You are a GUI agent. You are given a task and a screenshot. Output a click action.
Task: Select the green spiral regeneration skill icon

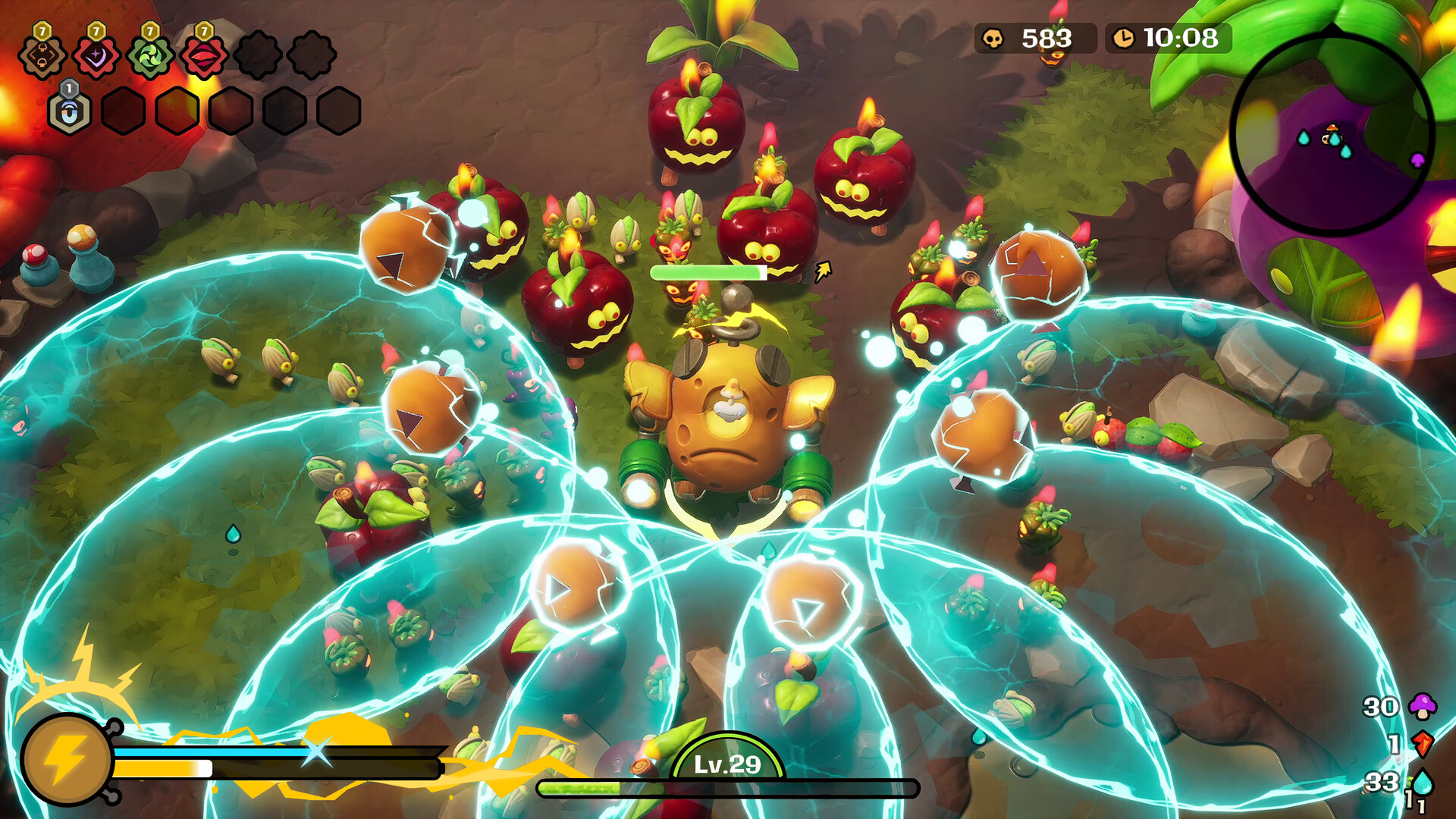tap(150, 57)
